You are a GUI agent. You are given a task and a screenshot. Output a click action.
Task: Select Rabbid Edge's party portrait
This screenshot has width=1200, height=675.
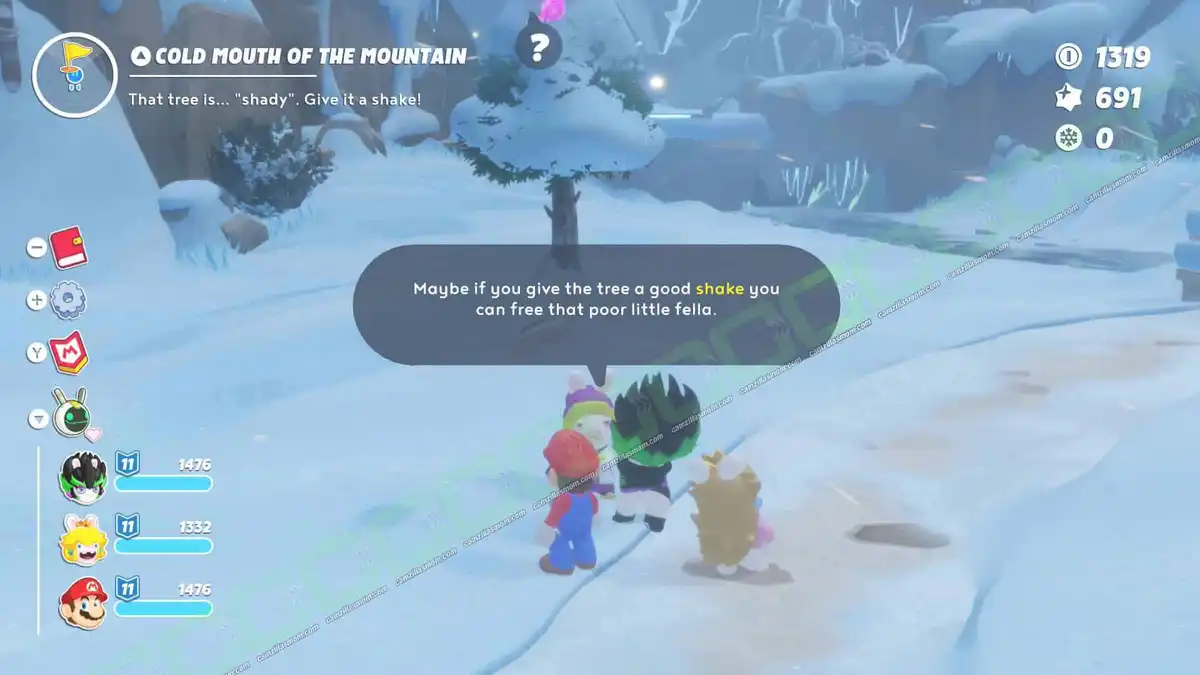pyautogui.click(x=83, y=474)
